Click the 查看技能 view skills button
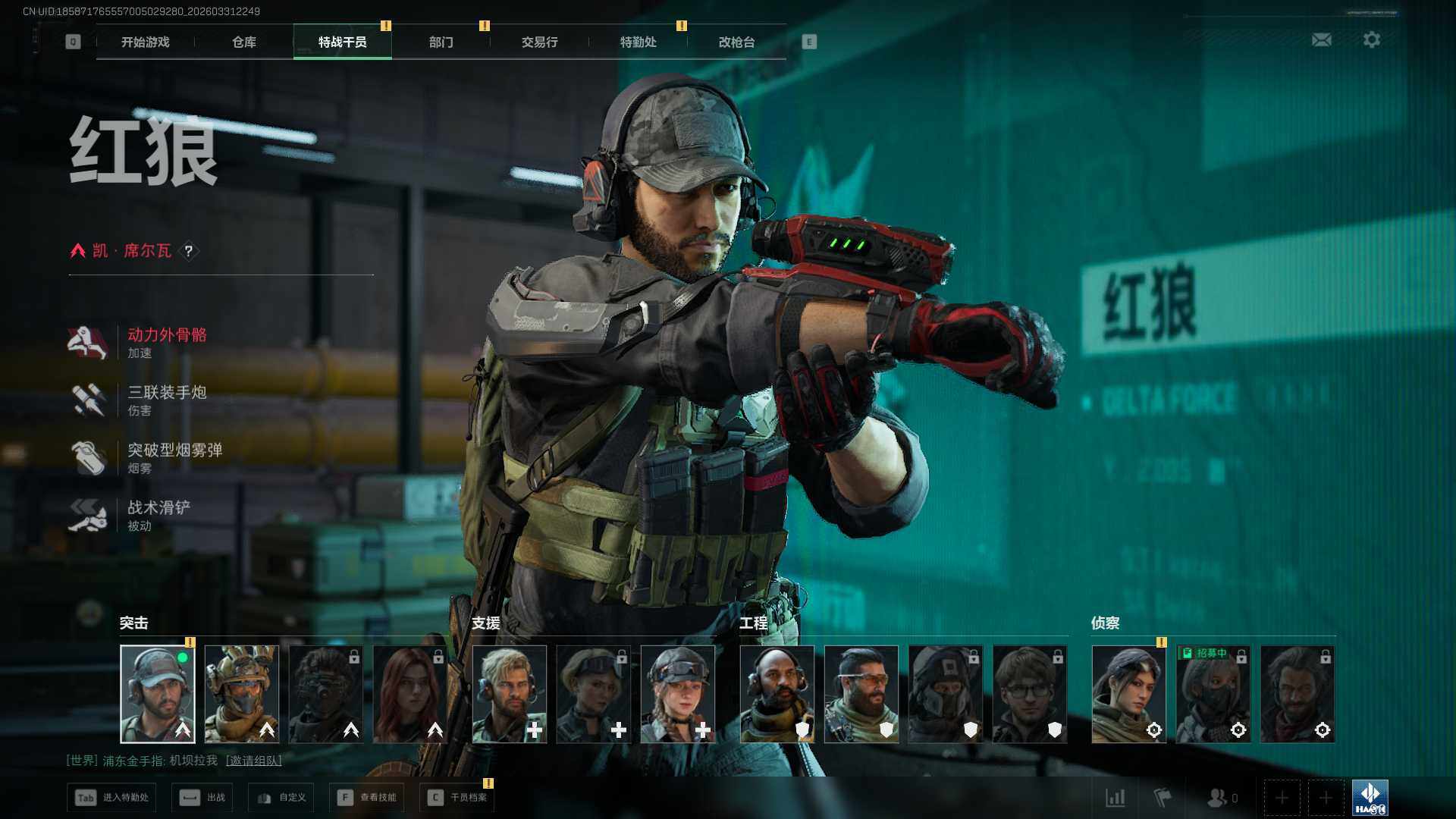 tap(367, 797)
